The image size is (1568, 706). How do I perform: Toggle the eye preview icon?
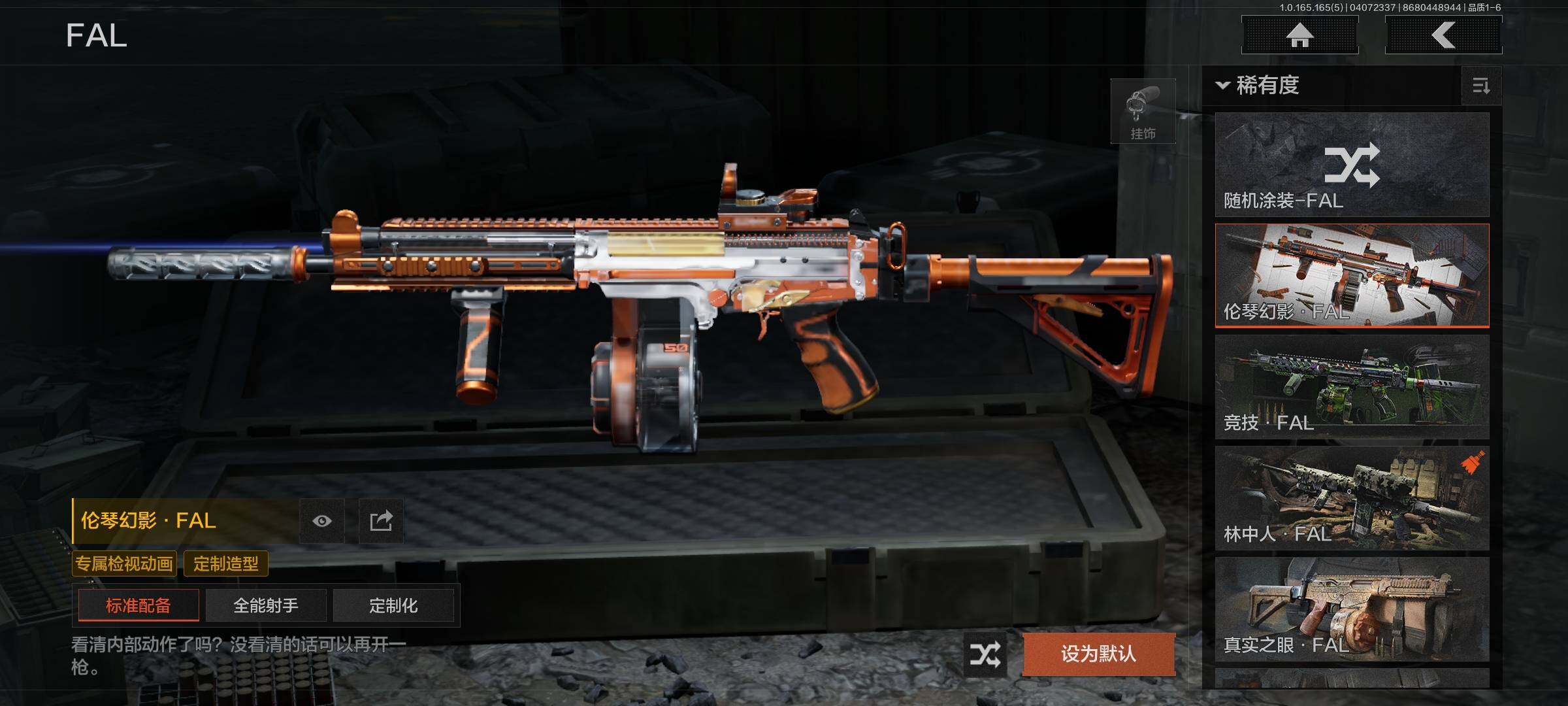(322, 521)
